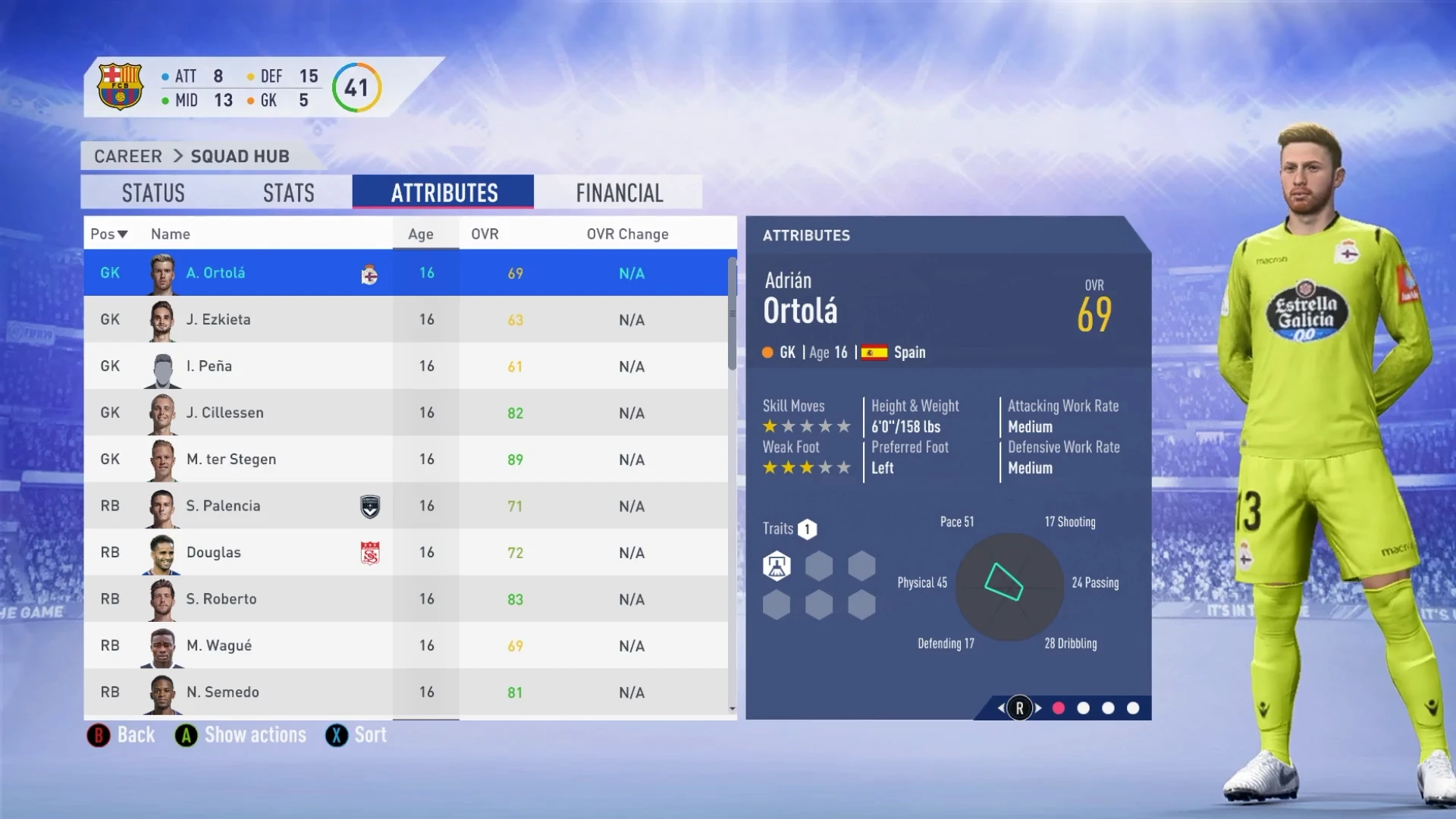Open the Pos sorting dropdown
This screenshot has height=819, width=1456.
(108, 234)
